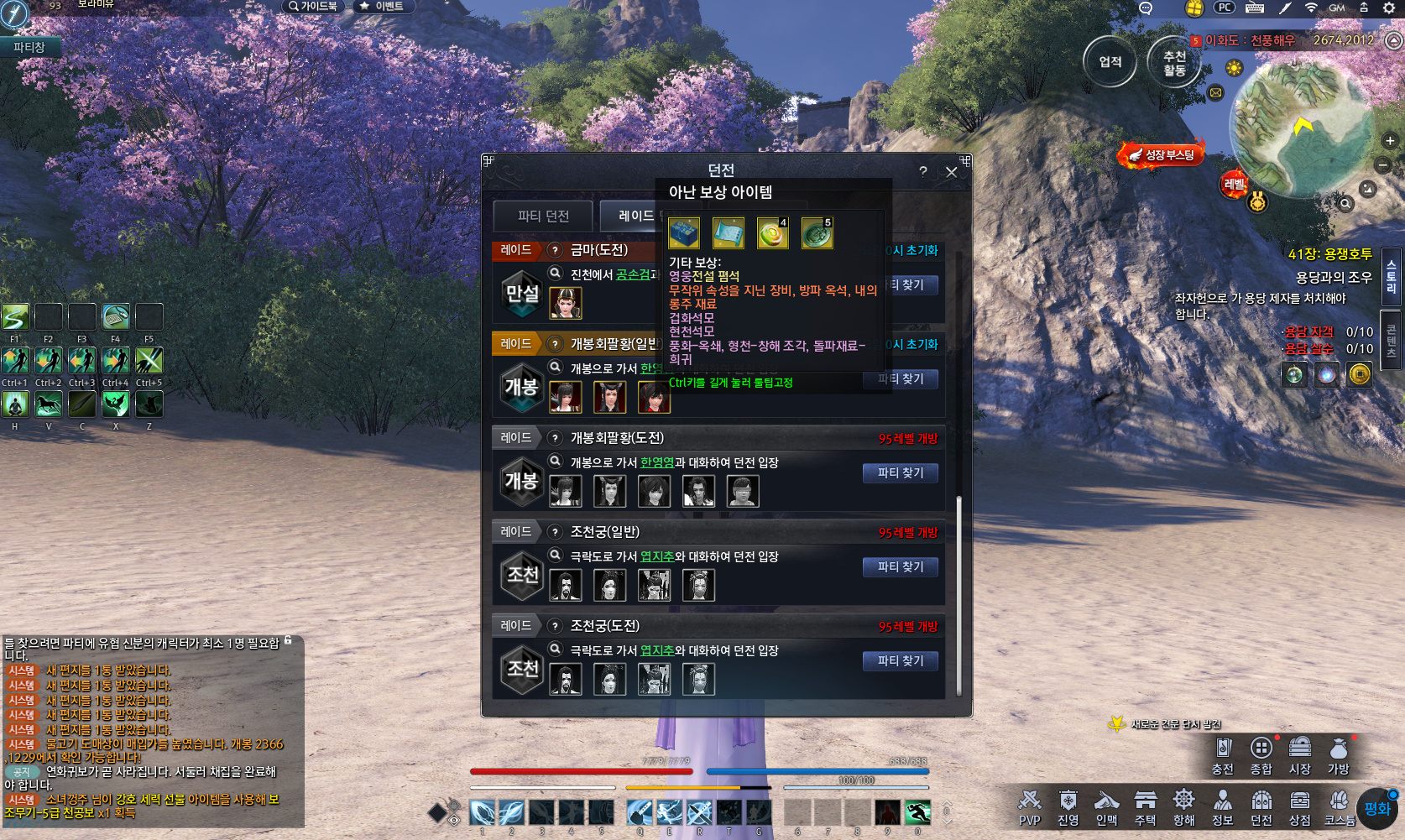Open the 시장 market

[1299, 755]
